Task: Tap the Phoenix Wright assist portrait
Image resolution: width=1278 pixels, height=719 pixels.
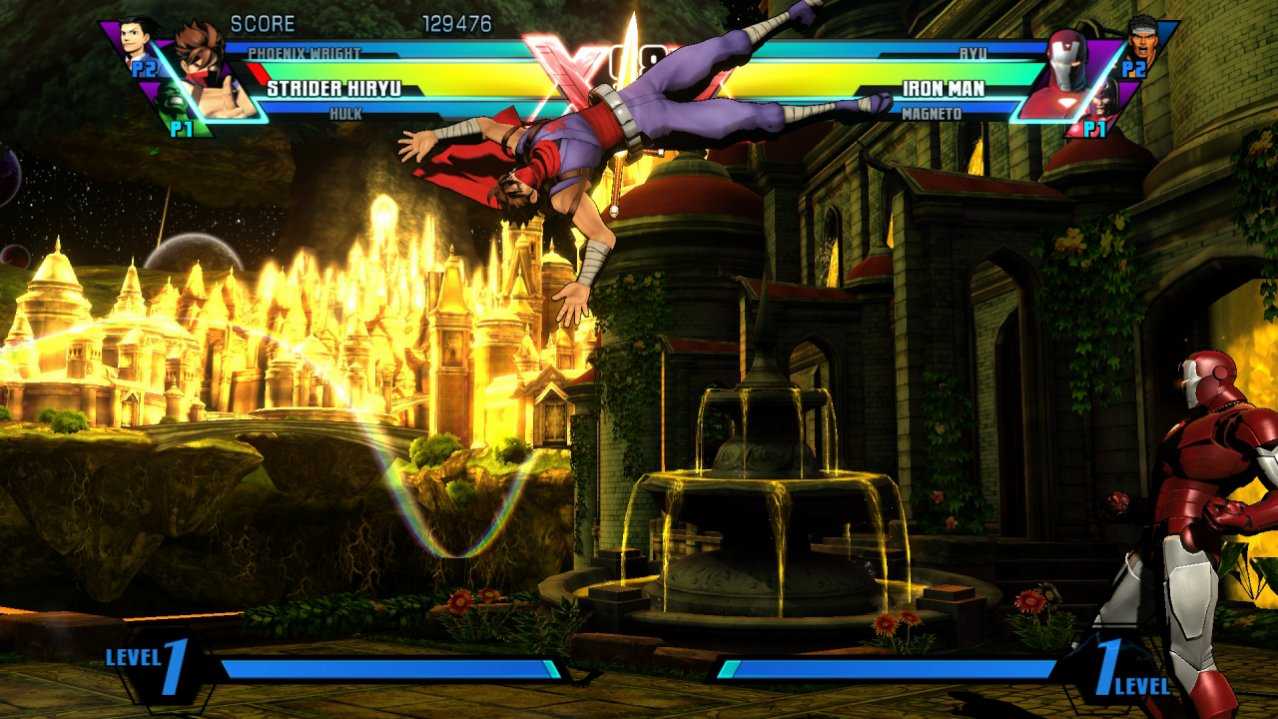Action: [138, 41]
